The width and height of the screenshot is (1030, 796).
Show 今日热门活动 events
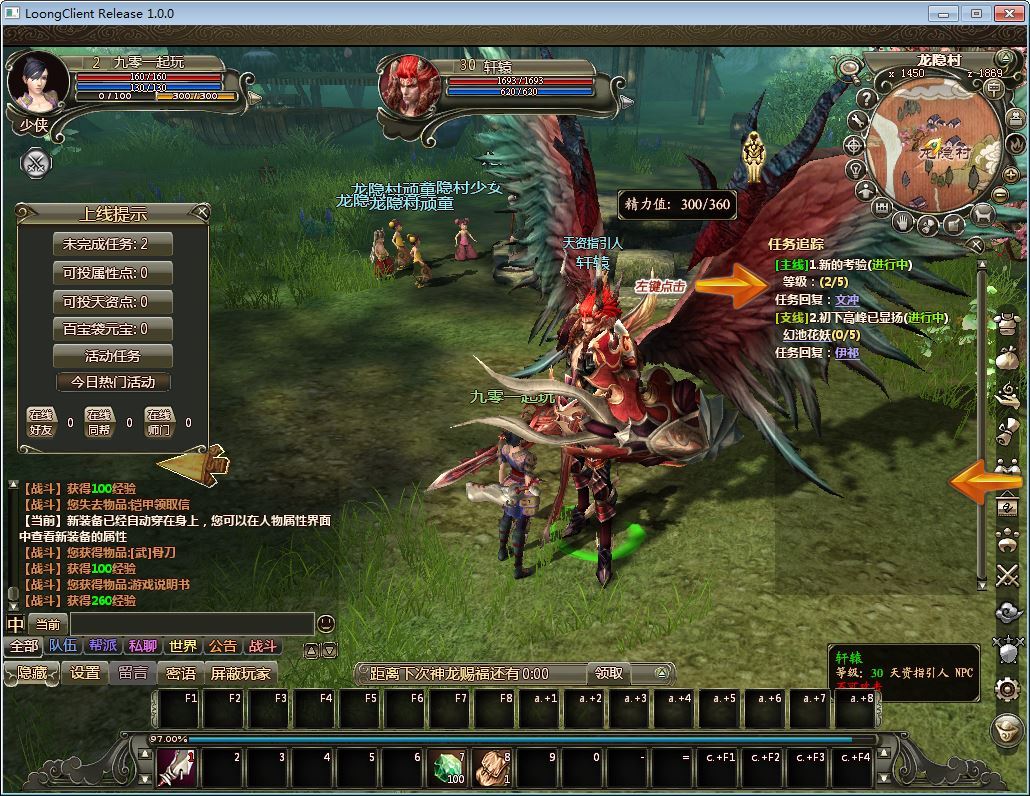[113, 382]
